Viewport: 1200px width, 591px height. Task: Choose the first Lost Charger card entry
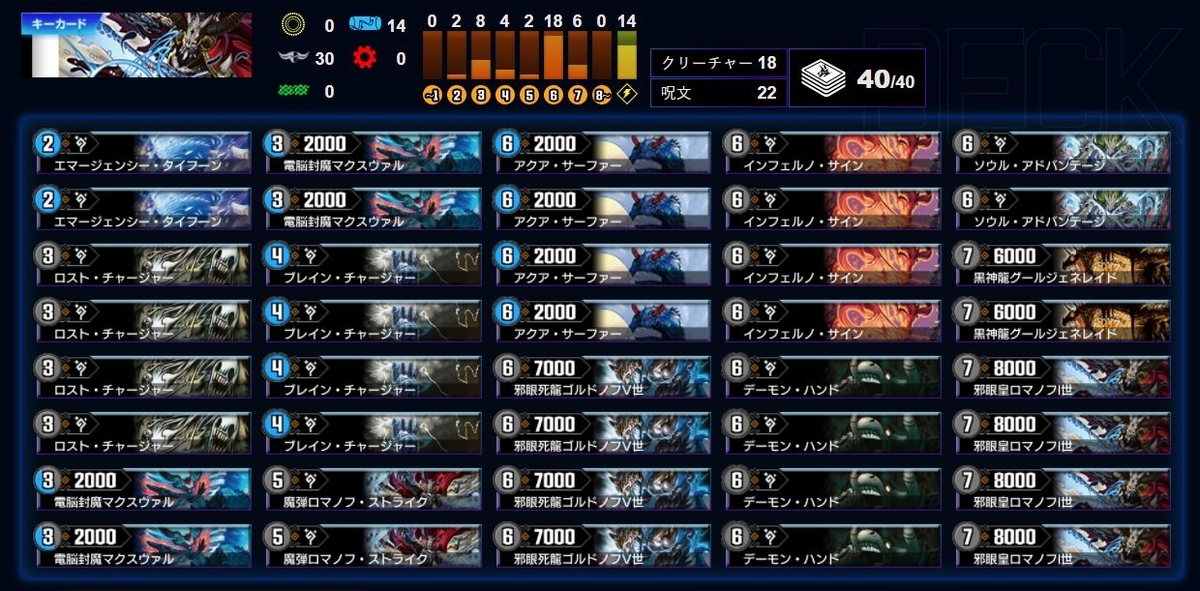(x=142, y=264)
